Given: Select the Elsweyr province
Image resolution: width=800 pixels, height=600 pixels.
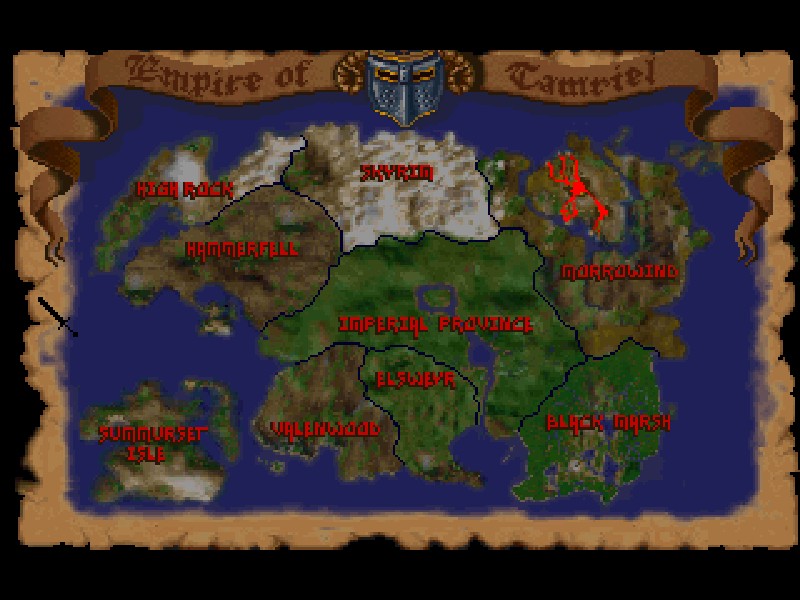Looking at the screenshot, I should pos(415,380).
